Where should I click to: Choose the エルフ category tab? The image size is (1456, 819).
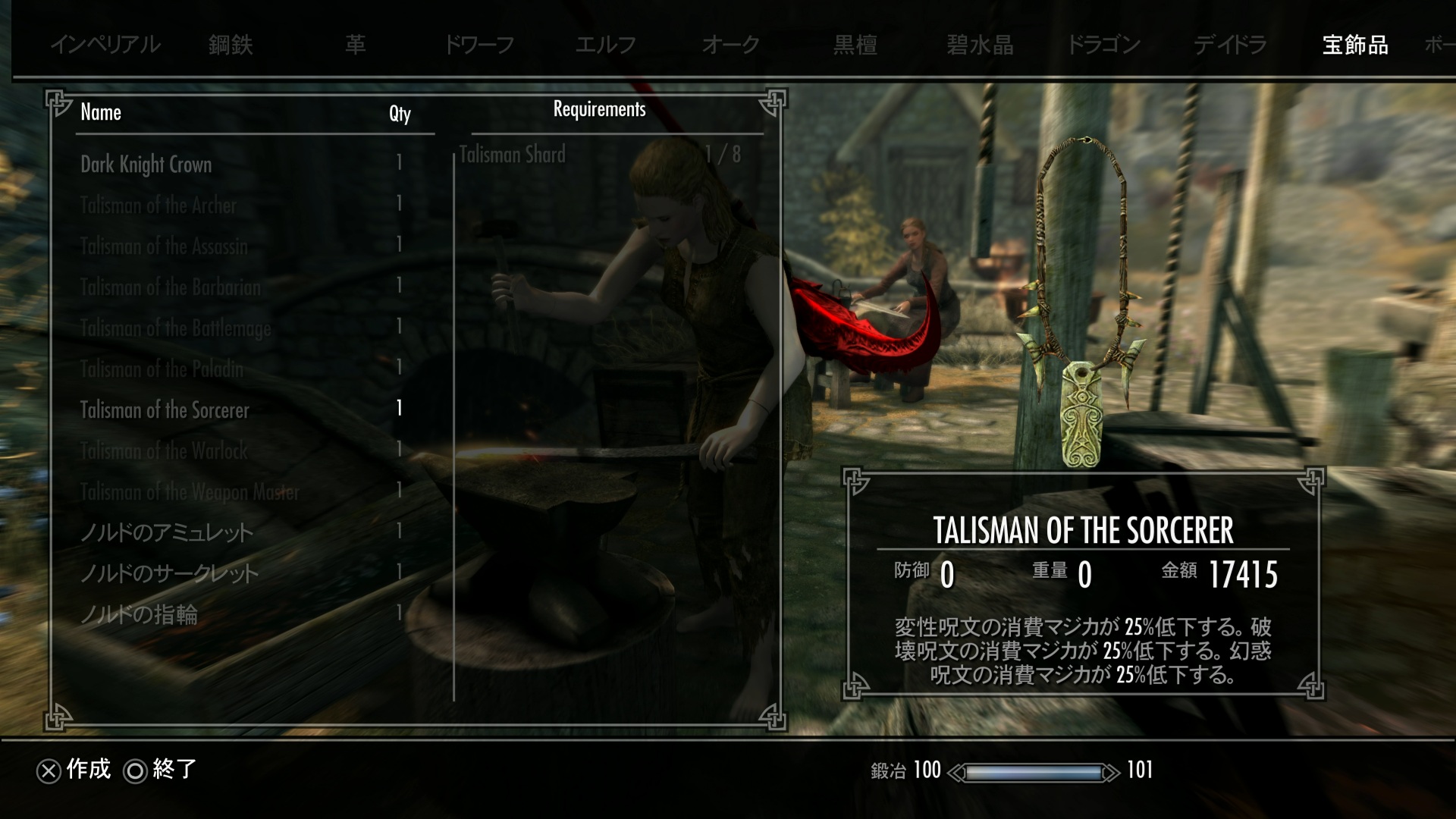605,45
